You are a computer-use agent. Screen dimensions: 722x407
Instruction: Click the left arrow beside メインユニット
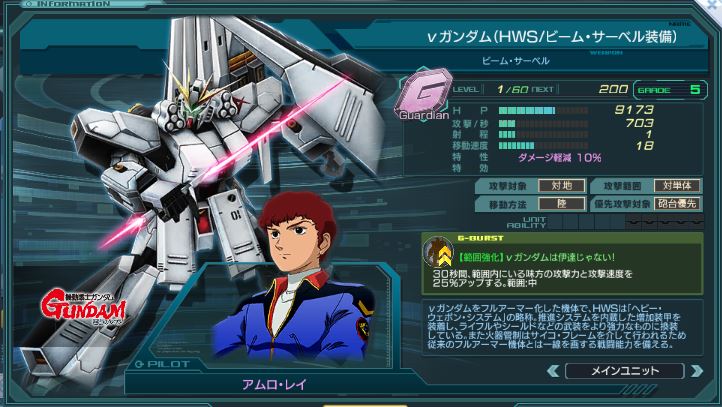pyautogui.click(x=551, y=371)
